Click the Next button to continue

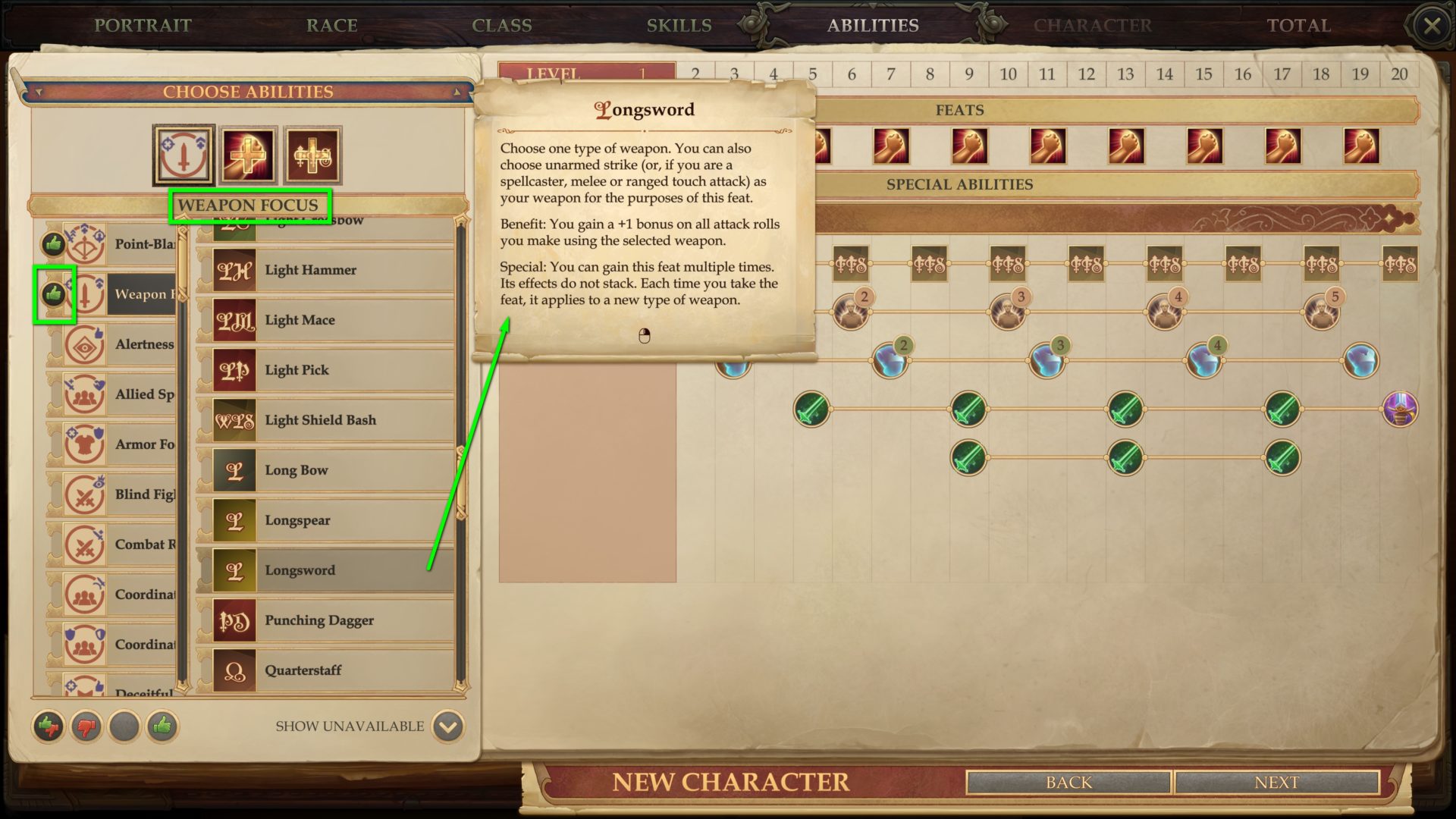point(1279,782)
